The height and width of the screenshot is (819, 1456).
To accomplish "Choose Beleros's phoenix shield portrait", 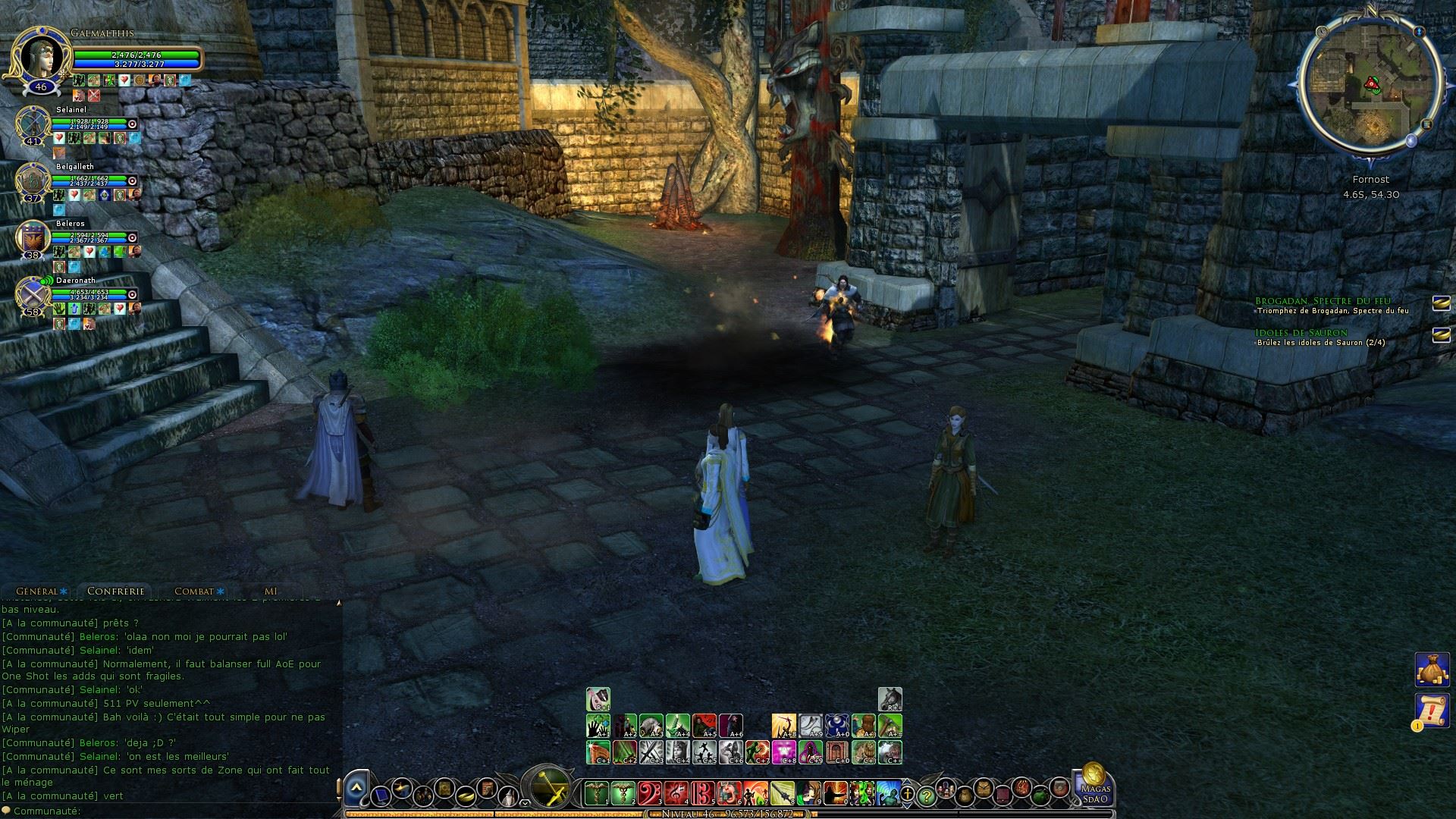I will [33, 238].
